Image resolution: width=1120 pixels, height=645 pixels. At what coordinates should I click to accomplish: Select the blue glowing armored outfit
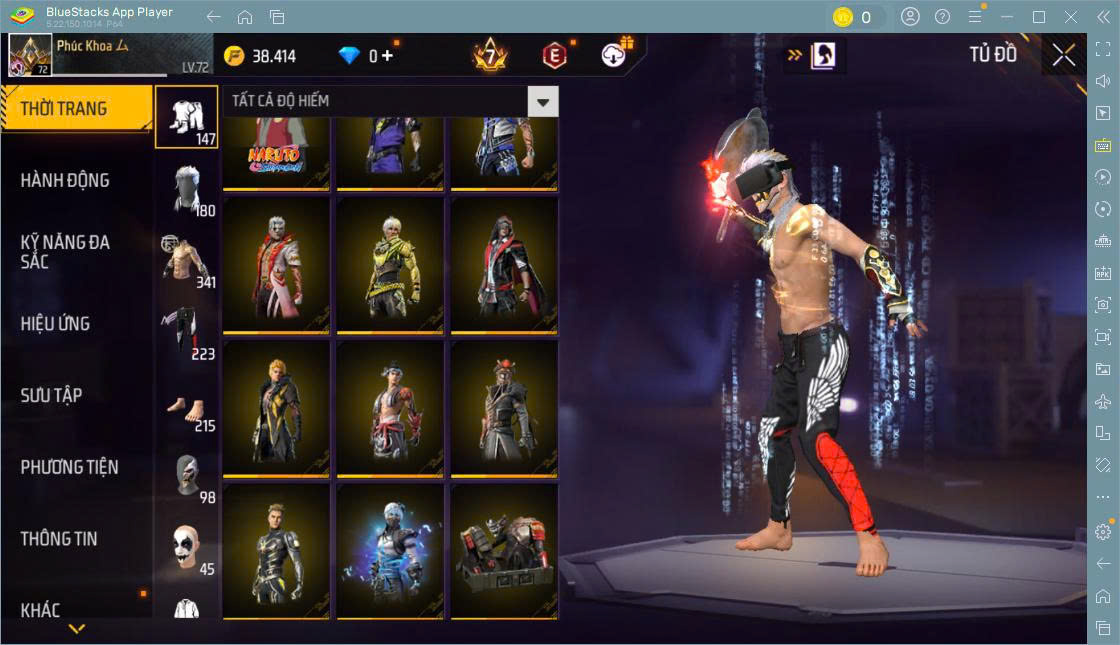(x=390, y=551)
